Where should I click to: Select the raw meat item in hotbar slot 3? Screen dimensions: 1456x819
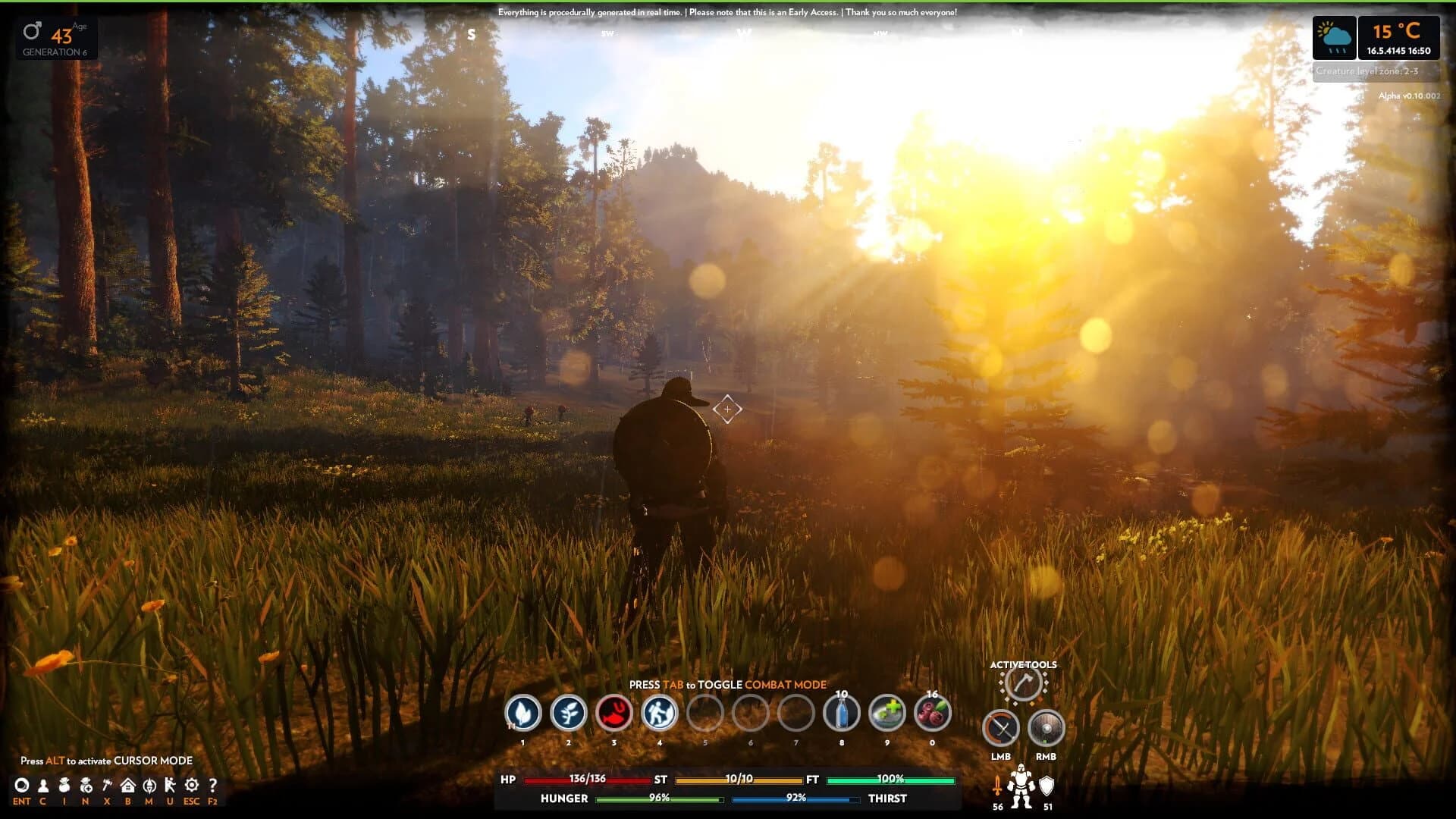614,714
